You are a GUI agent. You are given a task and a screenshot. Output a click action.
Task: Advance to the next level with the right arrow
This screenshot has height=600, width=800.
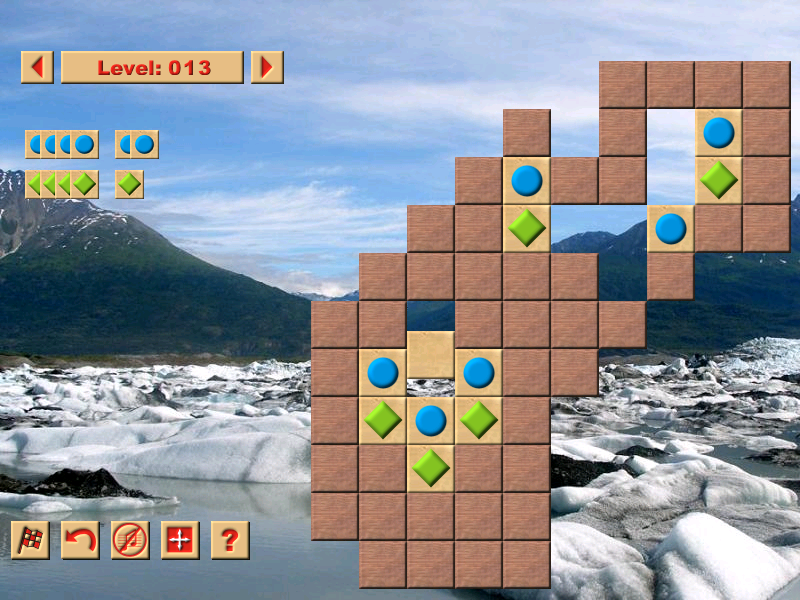point(267,67)
